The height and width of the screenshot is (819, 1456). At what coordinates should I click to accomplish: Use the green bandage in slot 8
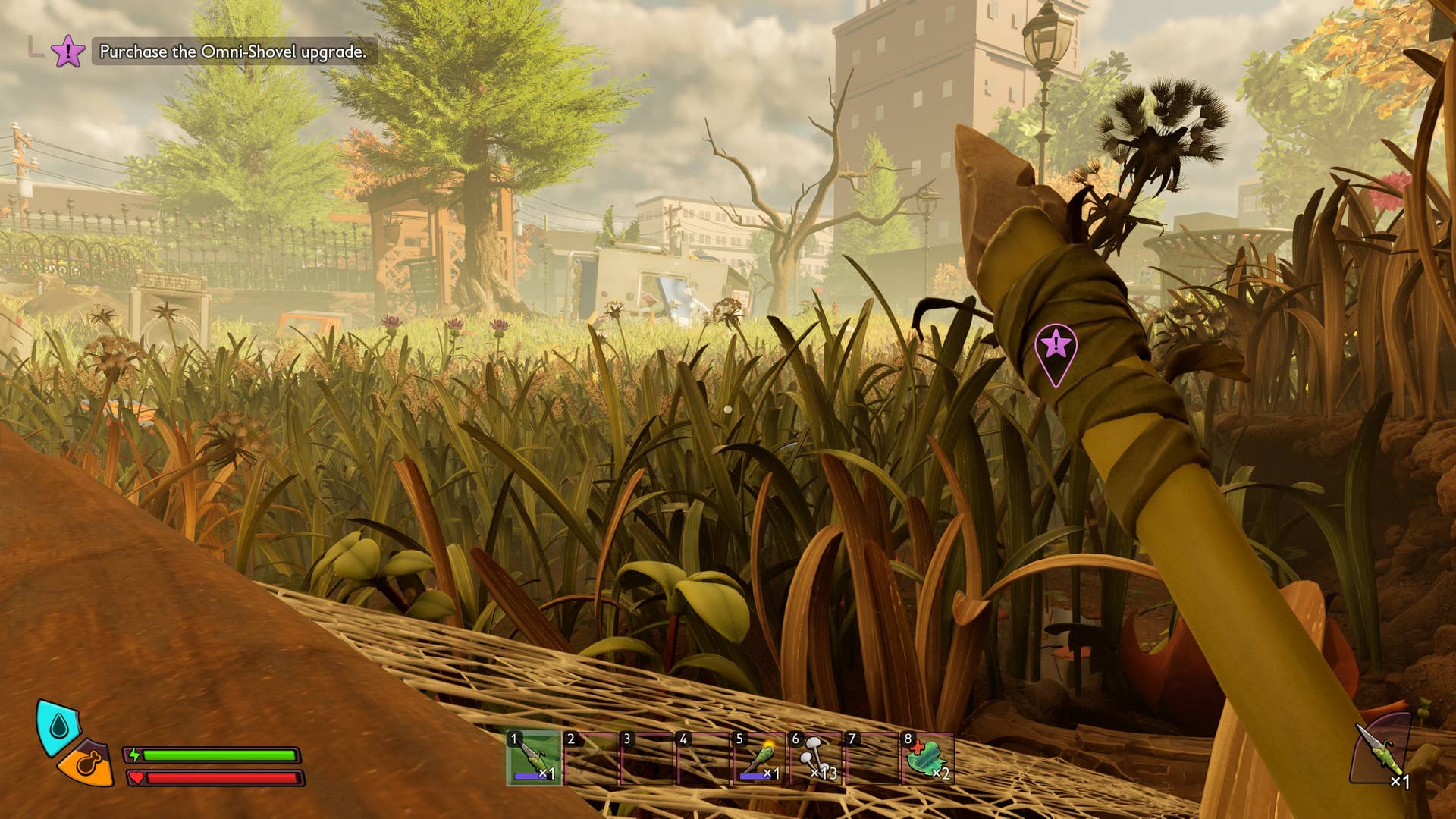coord(927,758)
